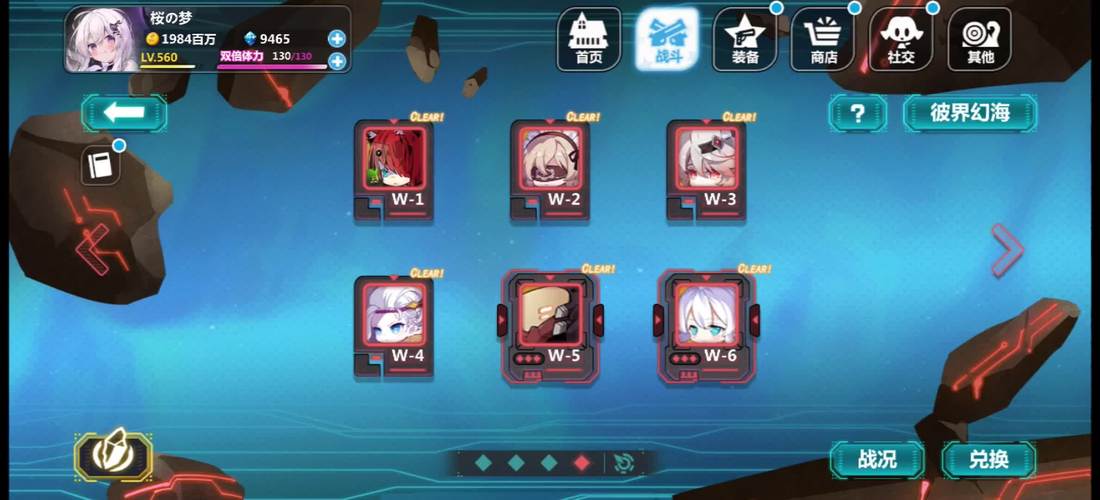Choose boss stage W-6
This screenshot has width=1100, height=500.
706,322
